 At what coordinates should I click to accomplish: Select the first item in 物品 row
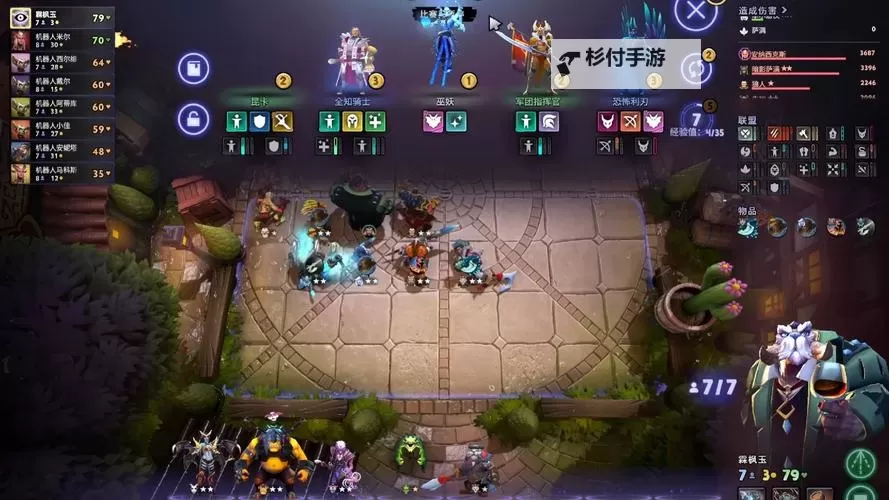pyautogui.click(x=748, y=228)
